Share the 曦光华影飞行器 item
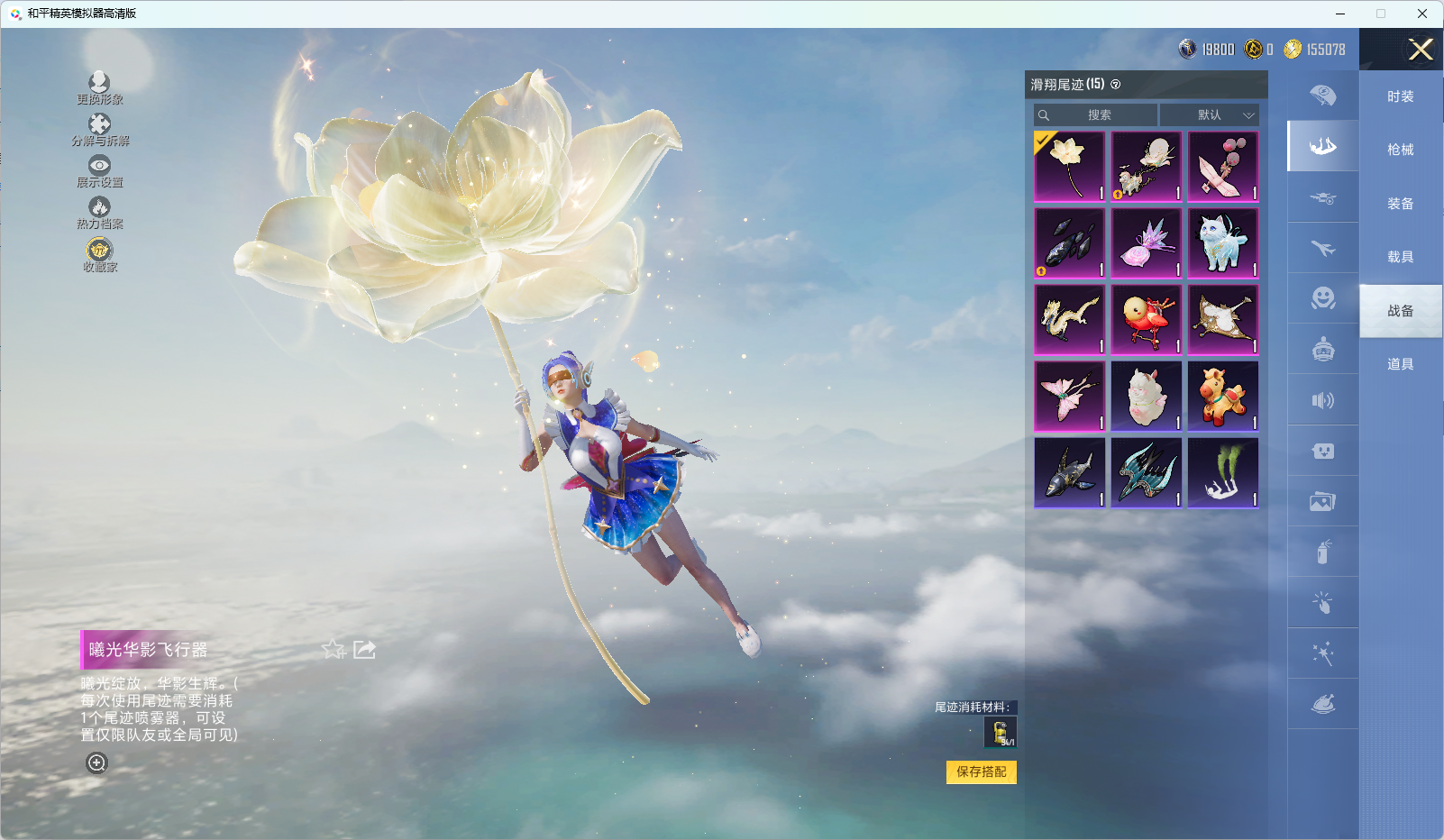The image size is (1444, 840). click(364, 650)
